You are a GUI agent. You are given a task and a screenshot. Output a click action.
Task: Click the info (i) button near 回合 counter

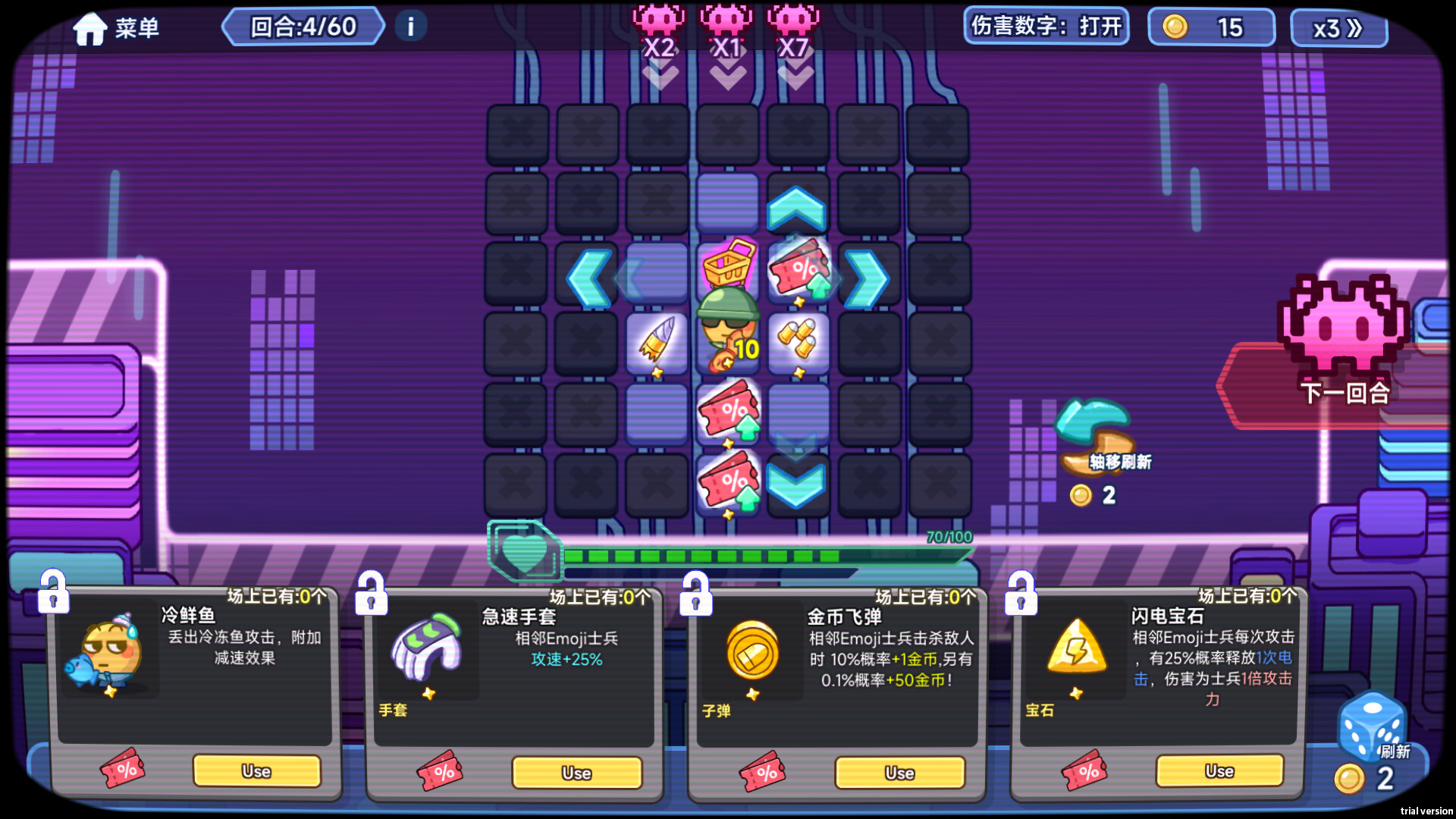[x=409, y=26]
